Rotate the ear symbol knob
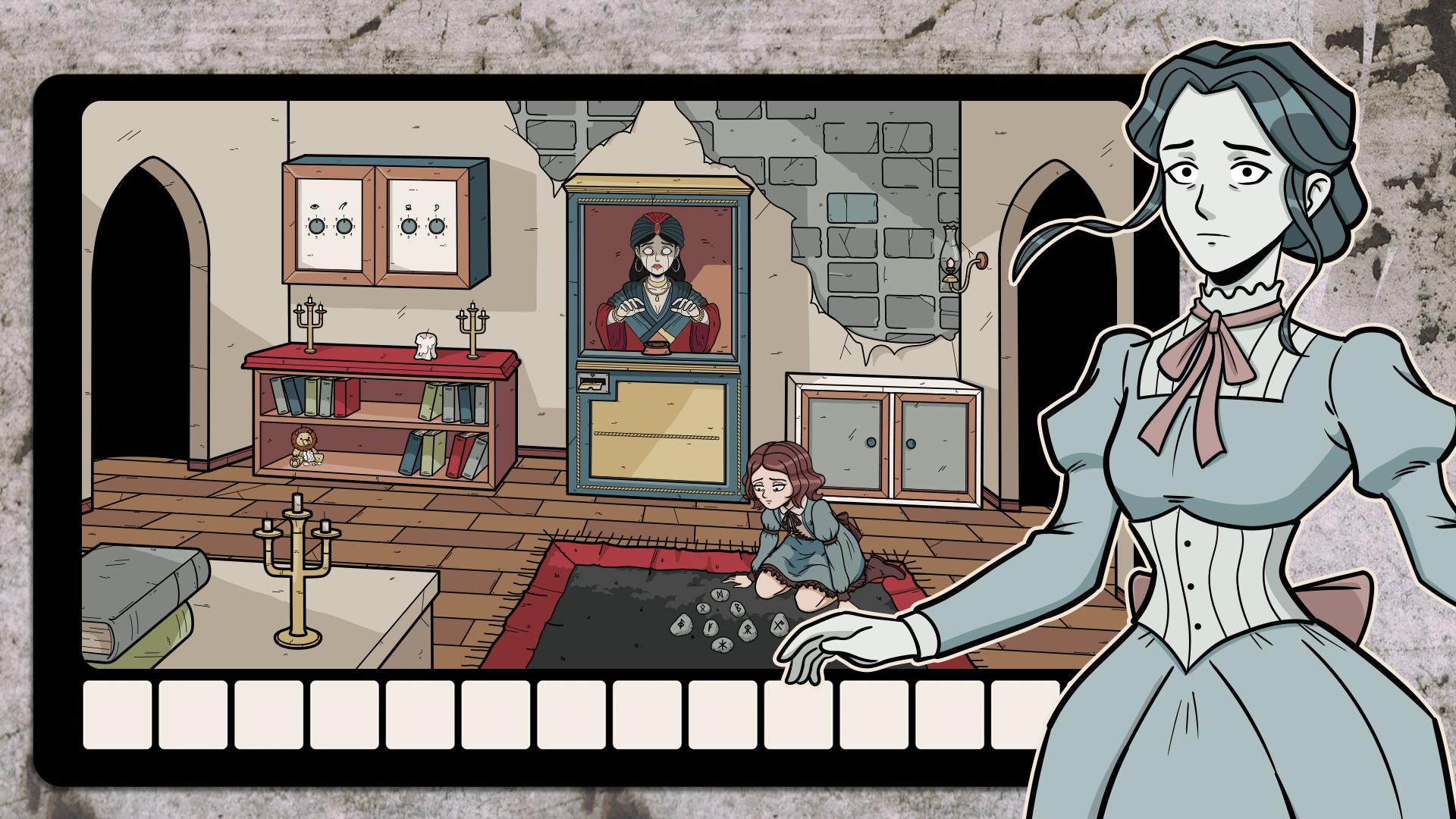The width and height of the screenshot is (1456, 819). pos(437,227)
